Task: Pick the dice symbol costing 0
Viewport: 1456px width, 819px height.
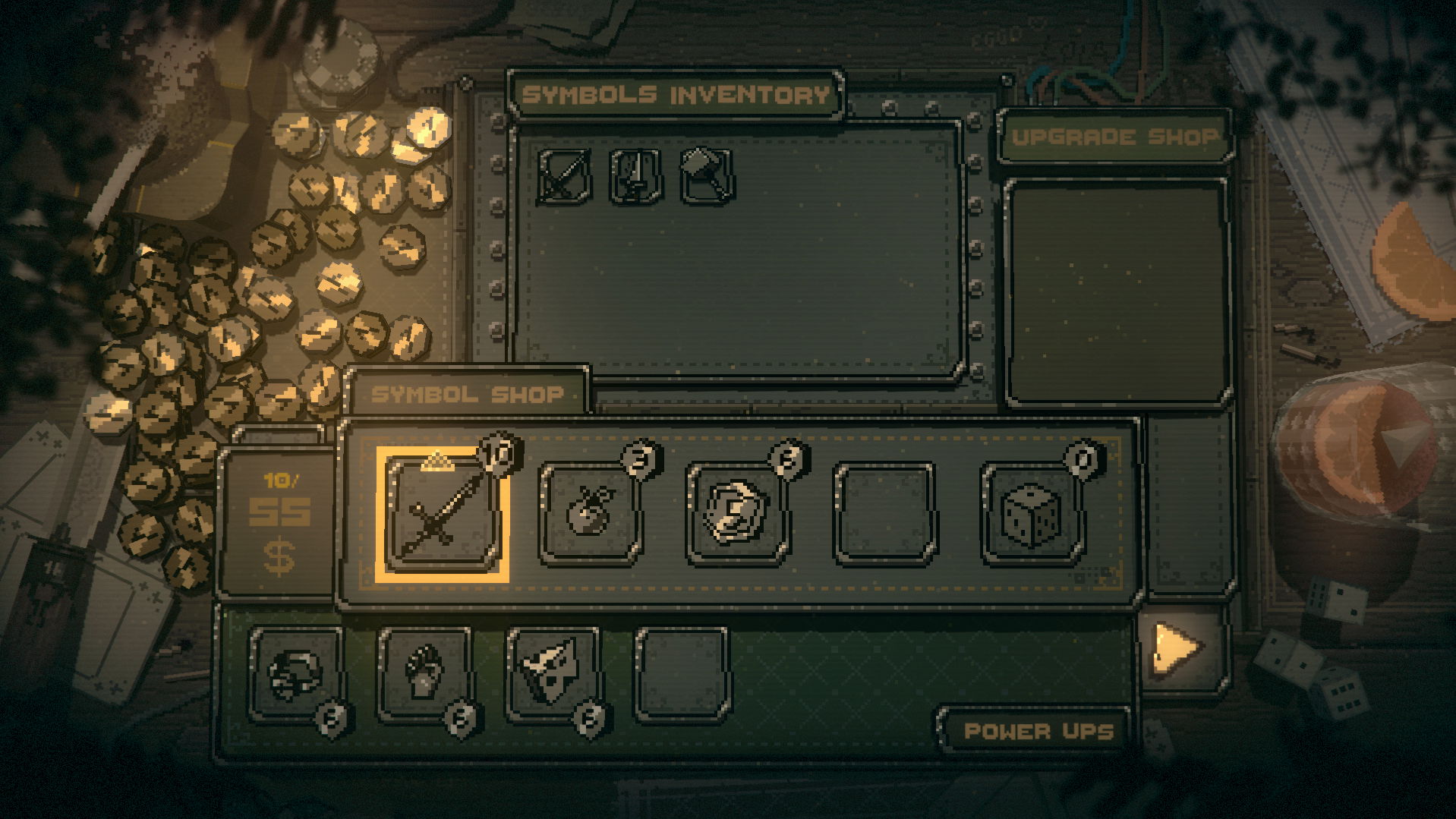Action: pos(1031,514)
